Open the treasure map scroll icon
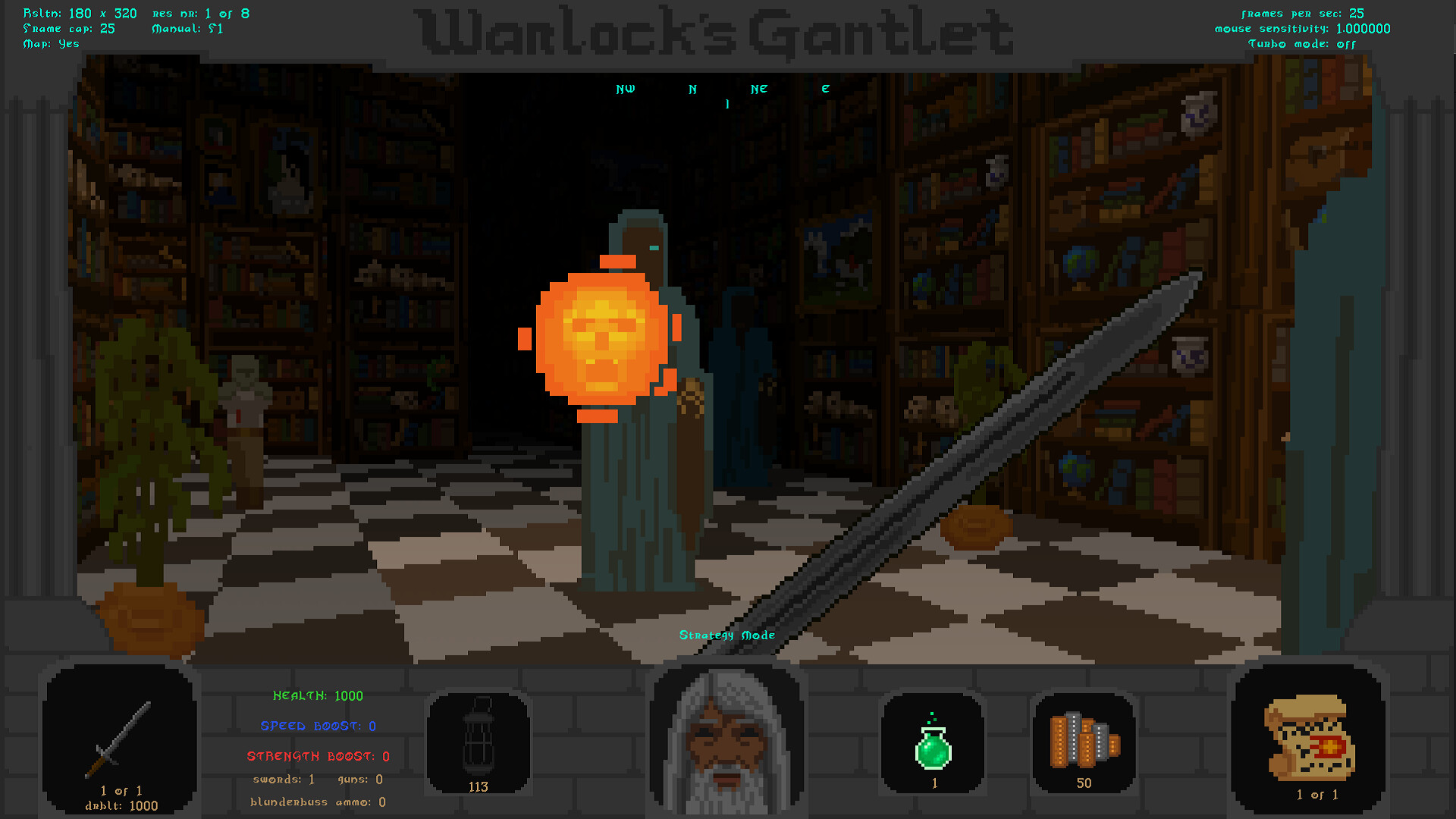The height and width of the screenshot is (819, 1456). [x=1308, y=739]
